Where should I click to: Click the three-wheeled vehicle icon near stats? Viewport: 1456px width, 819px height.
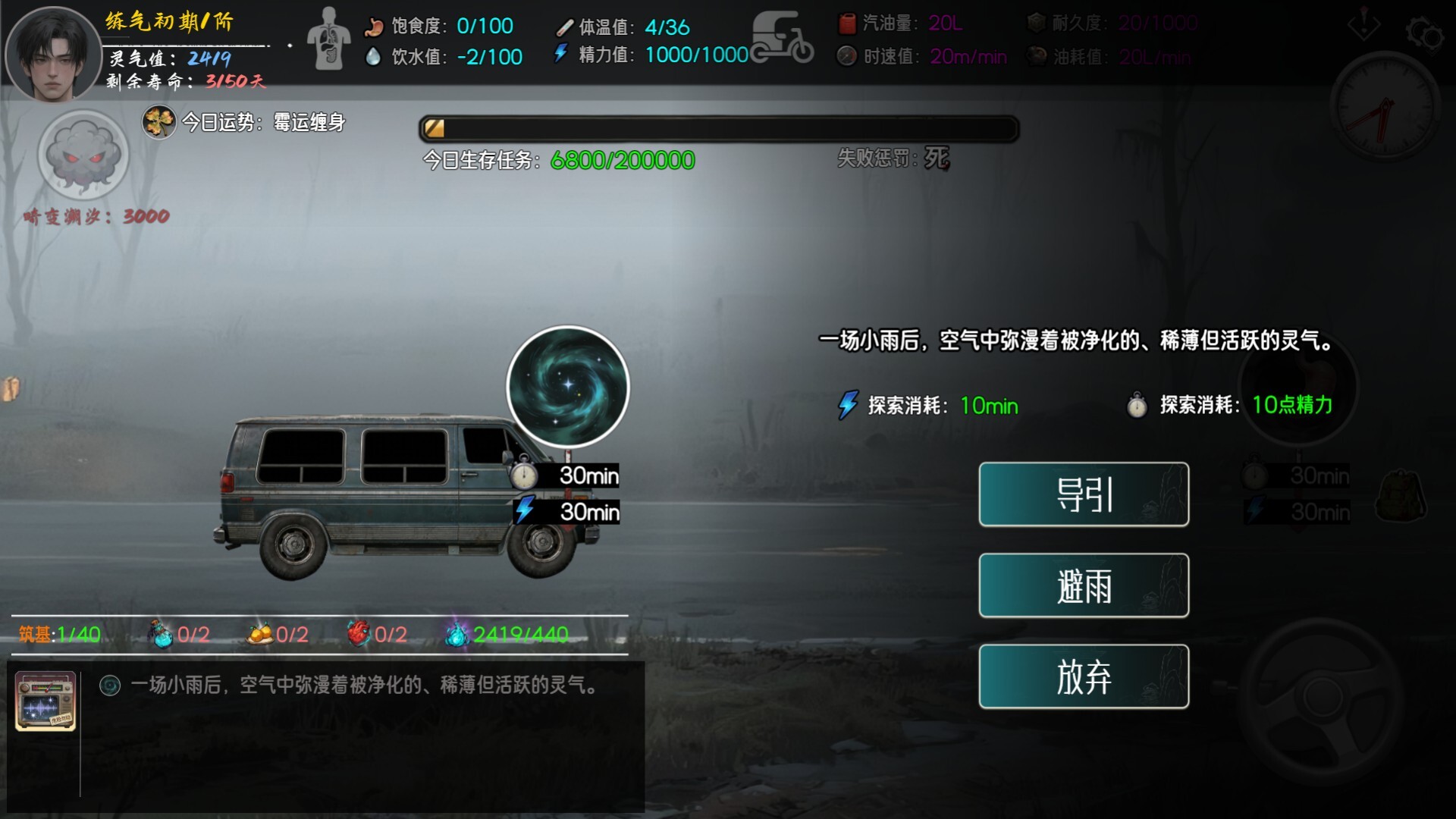[x=783, y=36]
